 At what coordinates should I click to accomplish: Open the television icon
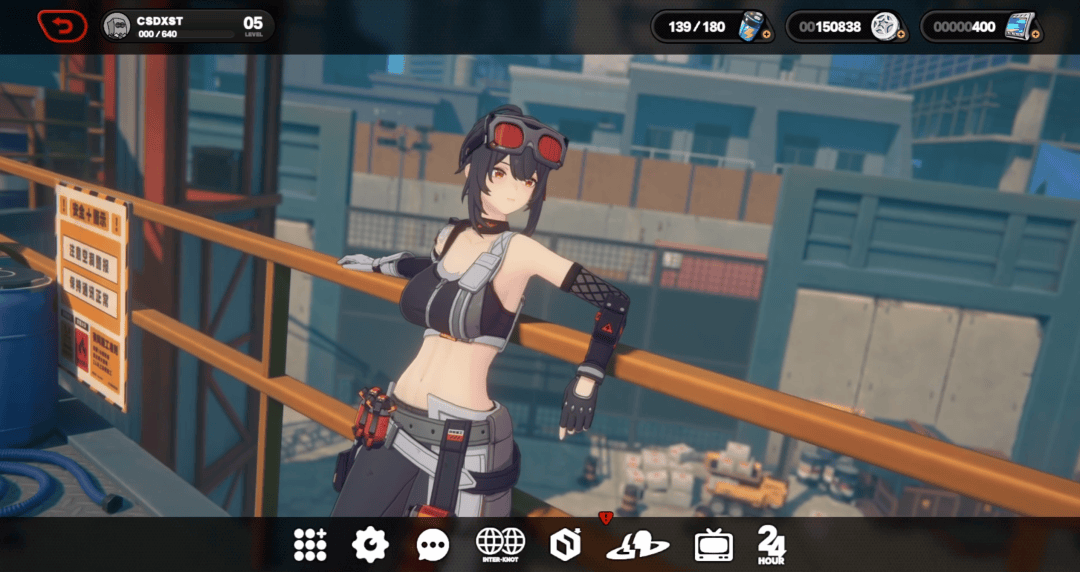(713, 545)
